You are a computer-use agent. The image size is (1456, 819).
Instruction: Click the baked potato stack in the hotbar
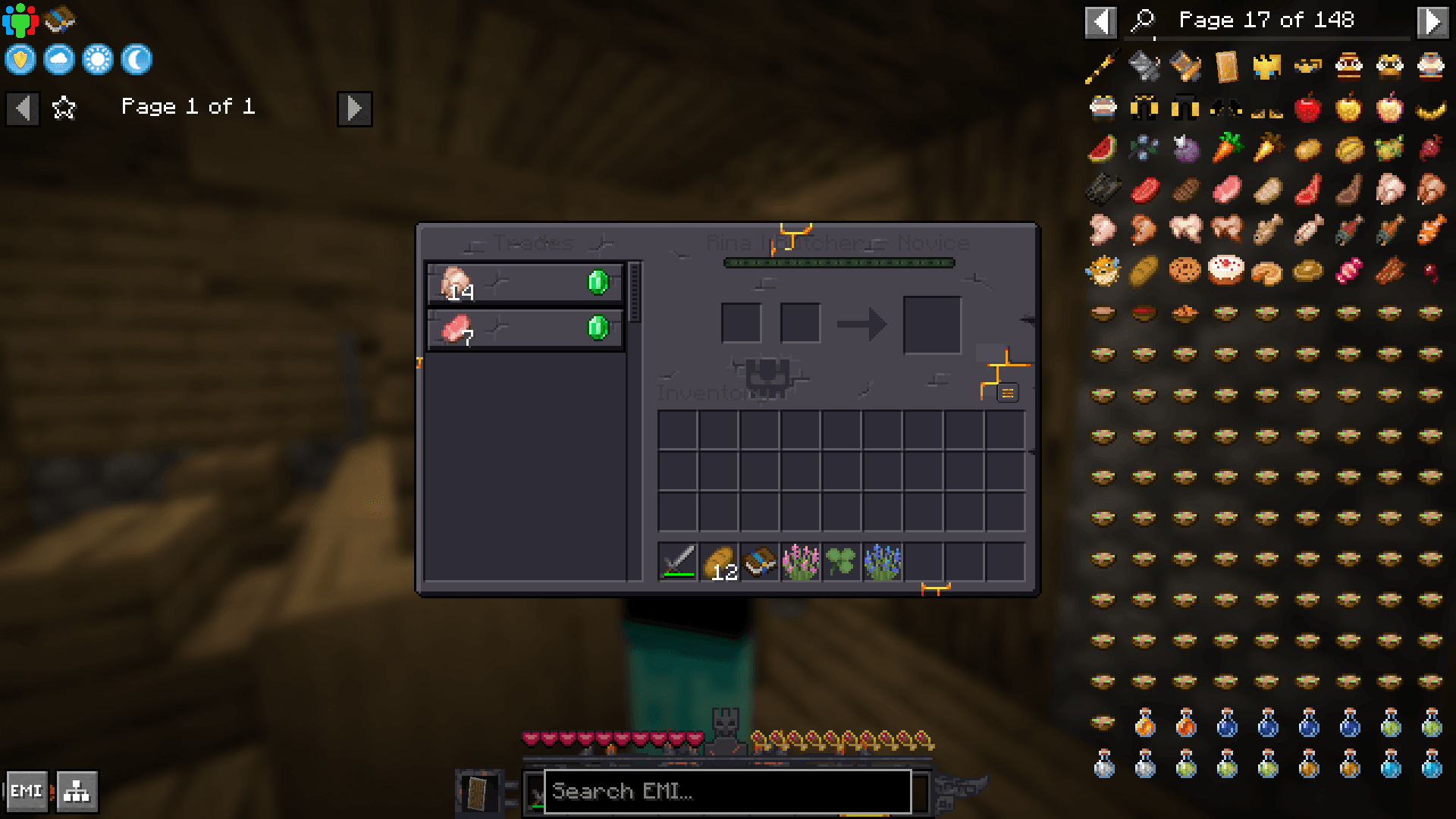click(719, 563)
